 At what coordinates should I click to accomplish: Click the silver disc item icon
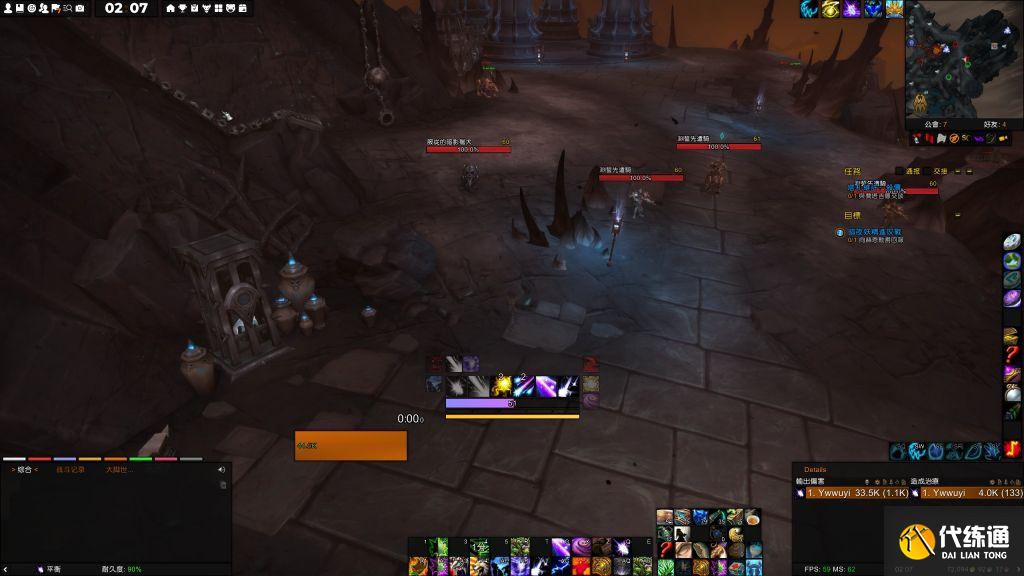[1012, 241]
